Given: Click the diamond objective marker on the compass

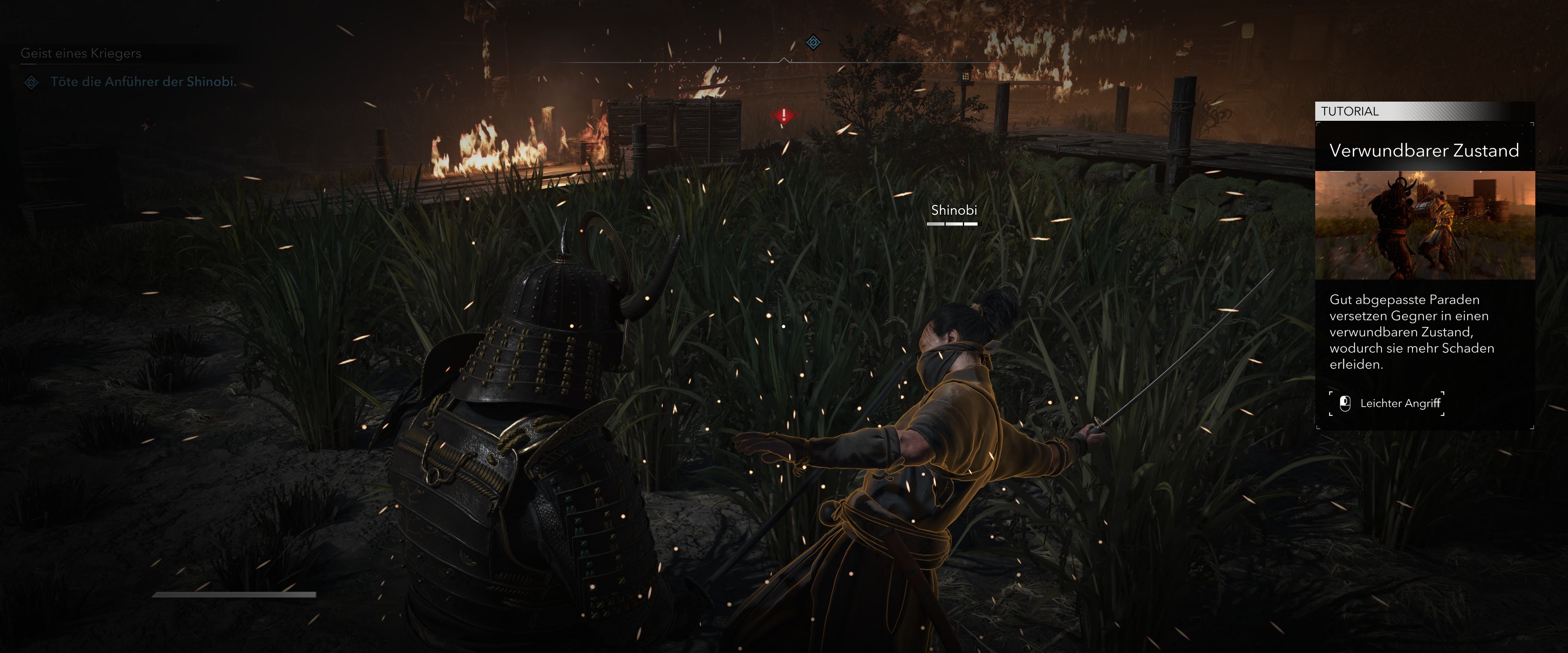Looking at the screenshot, I should [813, 42].
